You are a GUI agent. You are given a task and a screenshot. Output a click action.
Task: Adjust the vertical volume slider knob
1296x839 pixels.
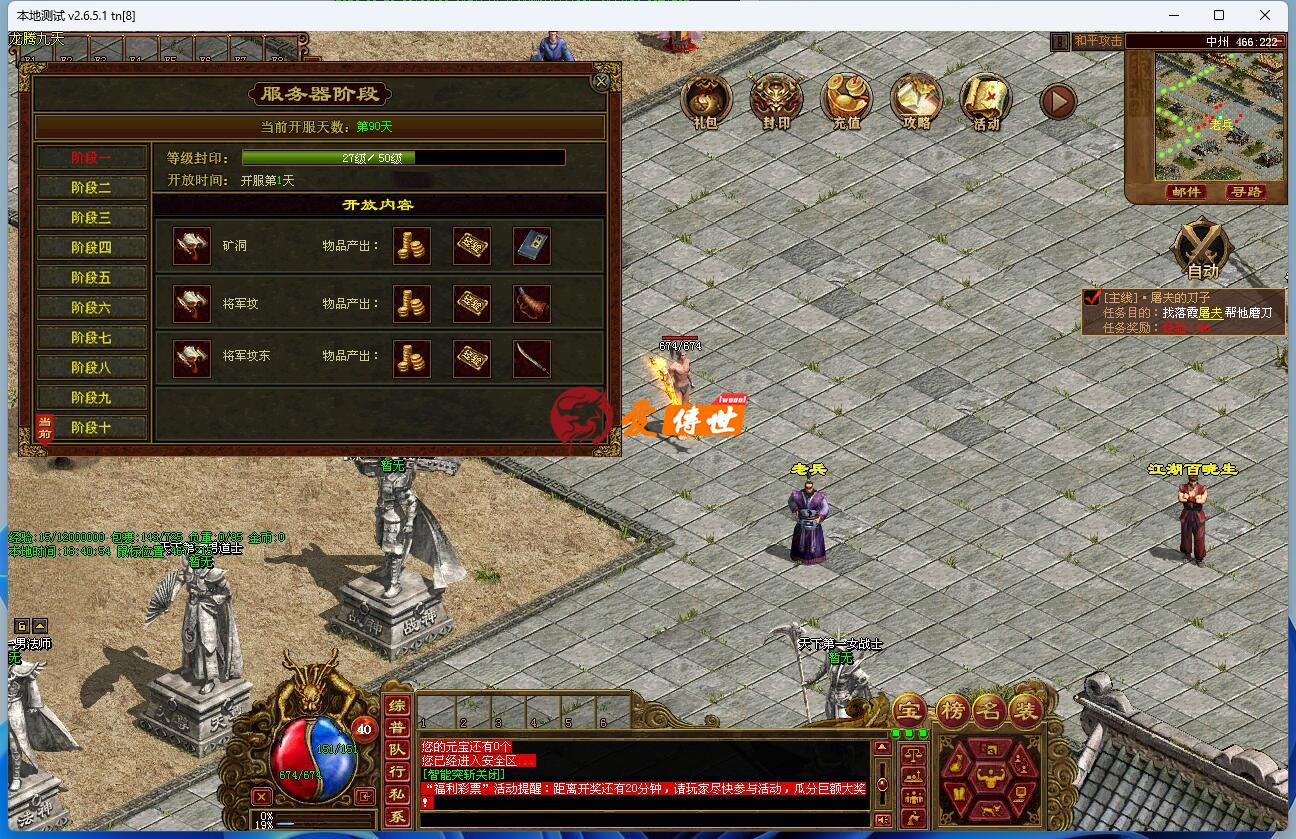pos(882,784)
